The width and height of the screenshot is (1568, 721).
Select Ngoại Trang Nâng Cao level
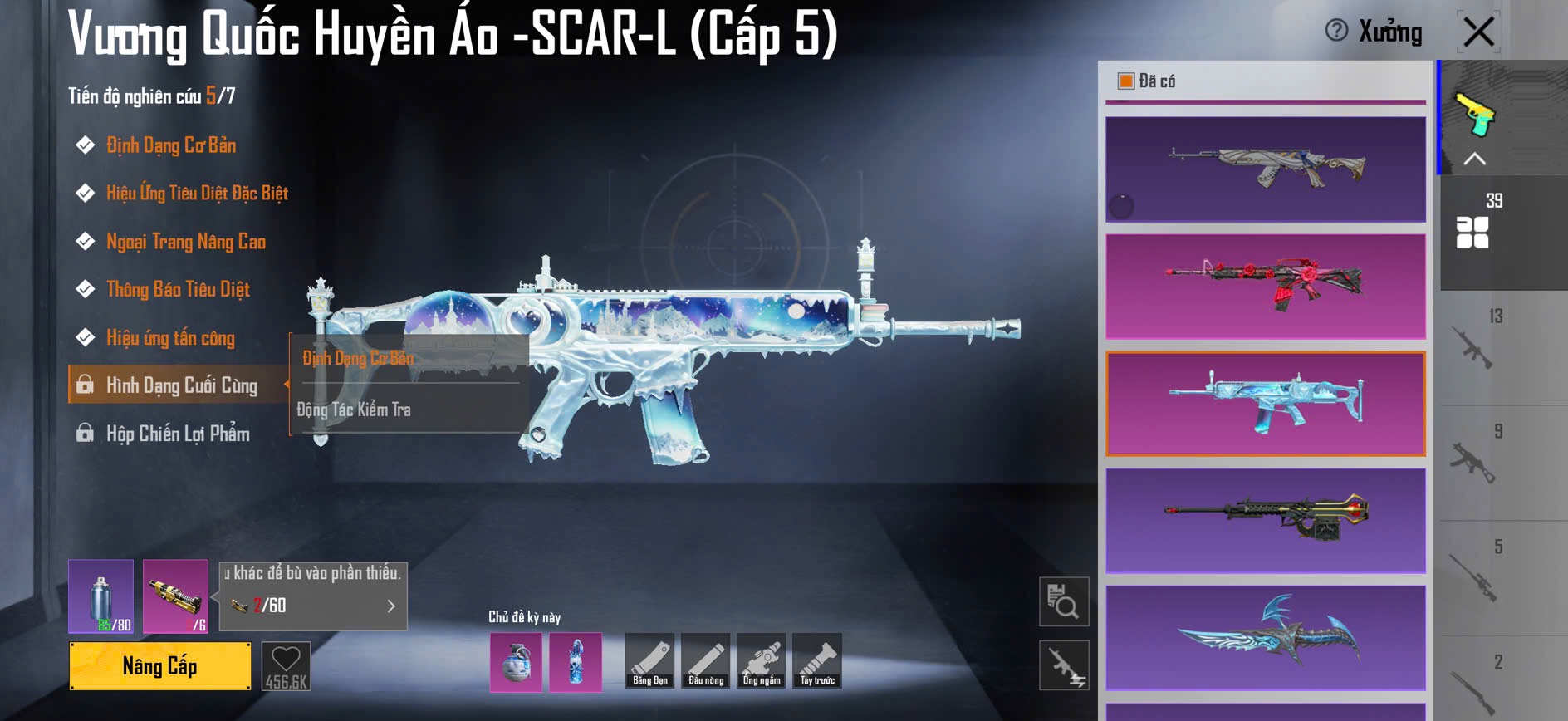pos(185,242)
